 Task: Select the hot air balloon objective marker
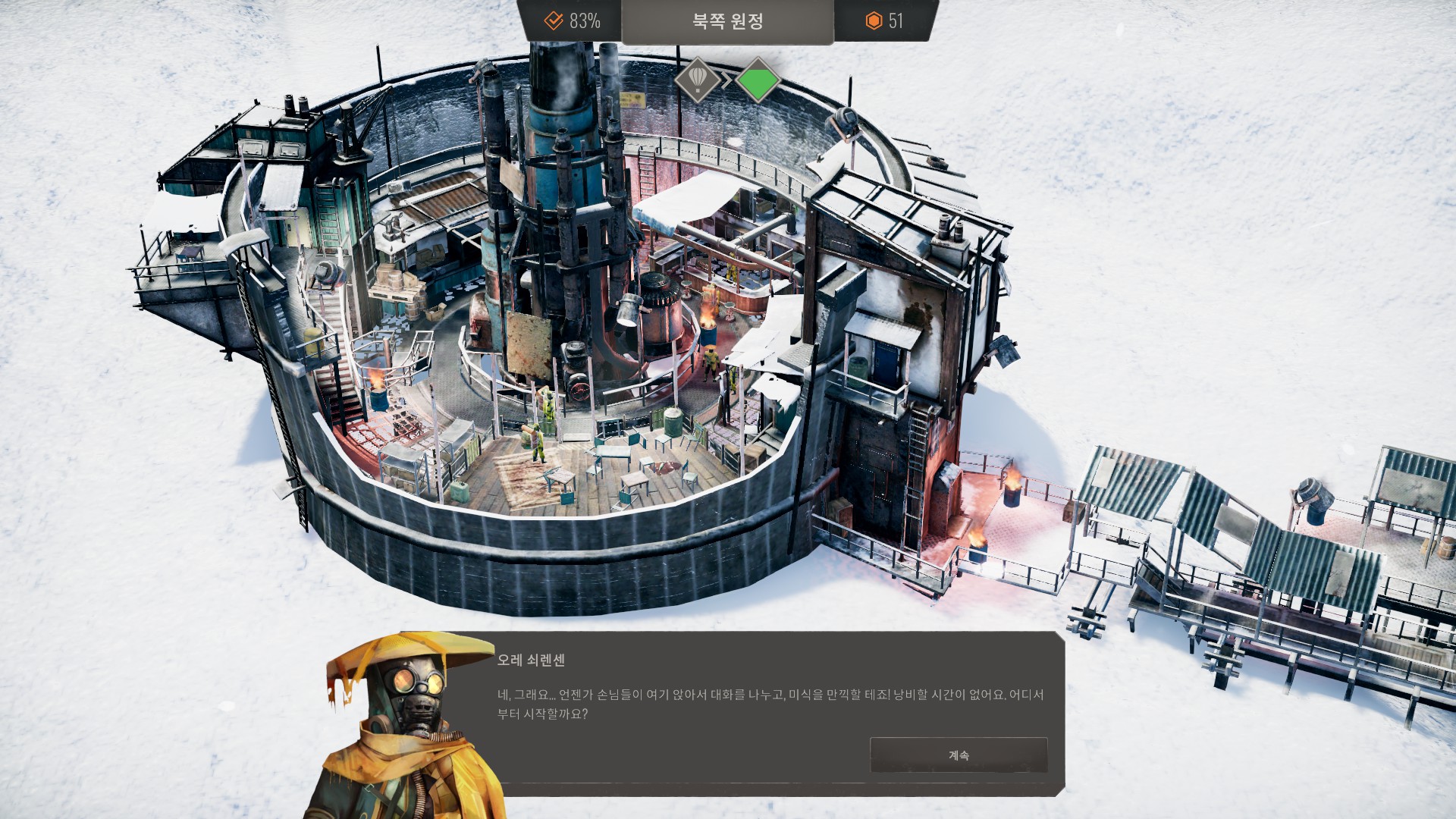tap(698, 79)
